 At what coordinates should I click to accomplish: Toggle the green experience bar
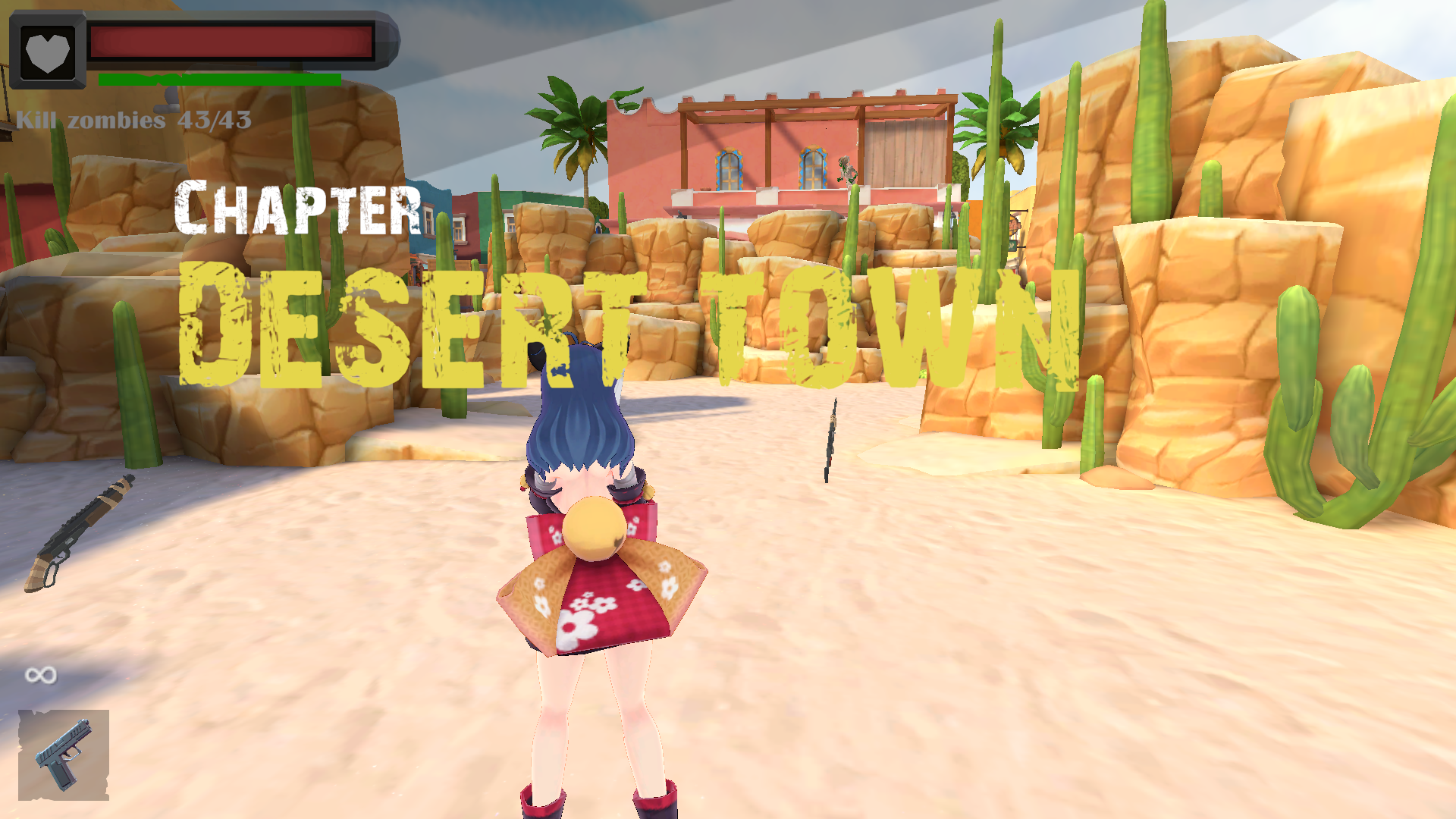coord(220,77)
